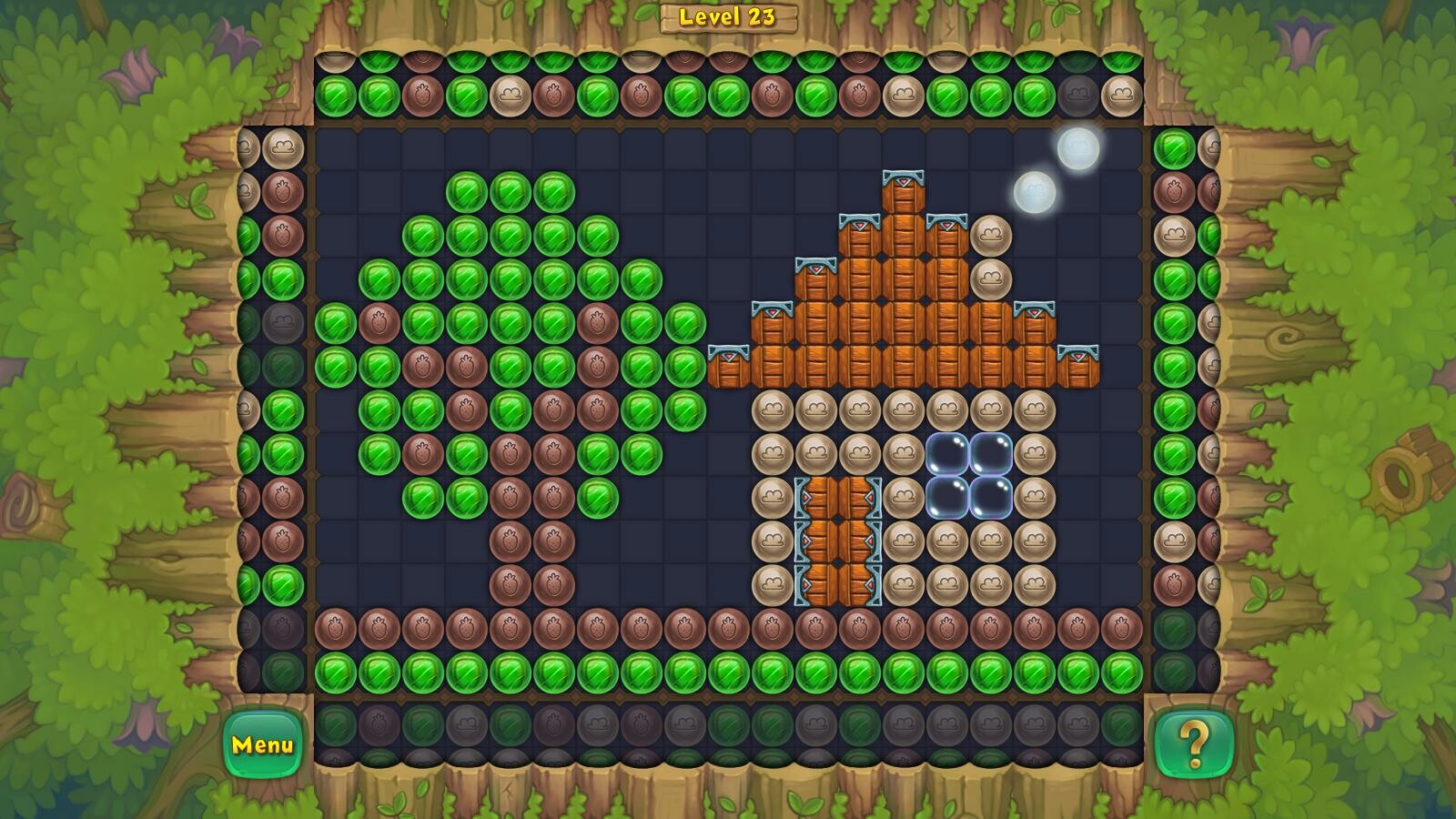Click the question mark help button

(1194, 746)
